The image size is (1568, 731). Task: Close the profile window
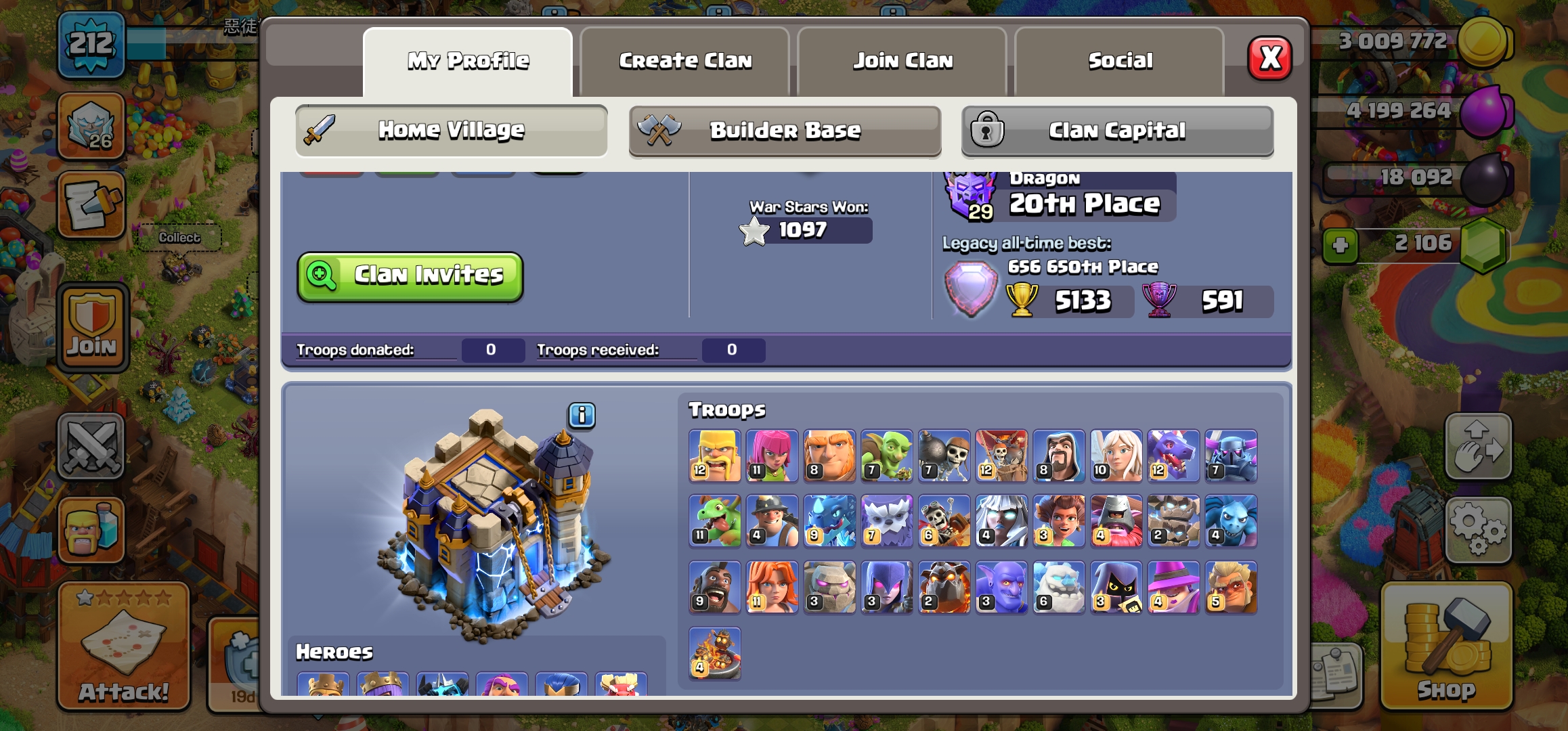coord(1269,58)
